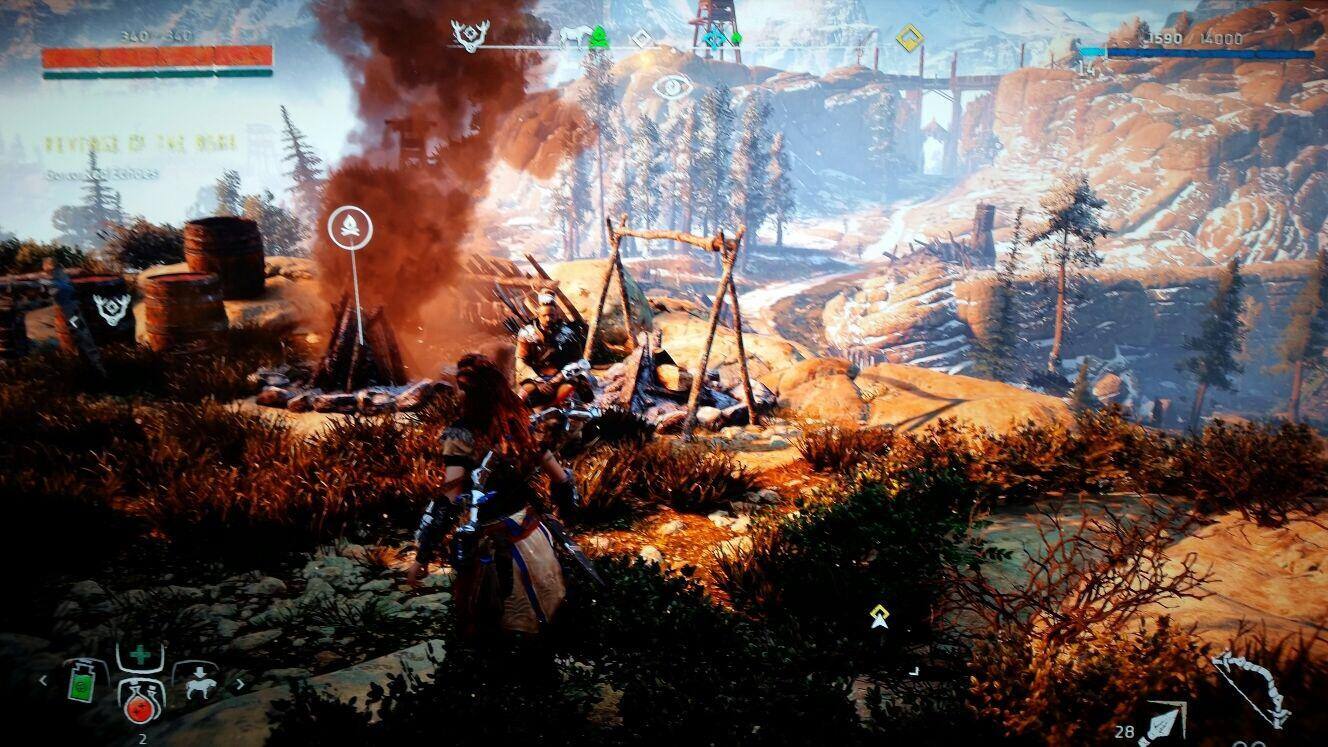The width and height of the screenshot is (1328, 747).
Task: Cycle tools with the left arrow
Action: 43,682
